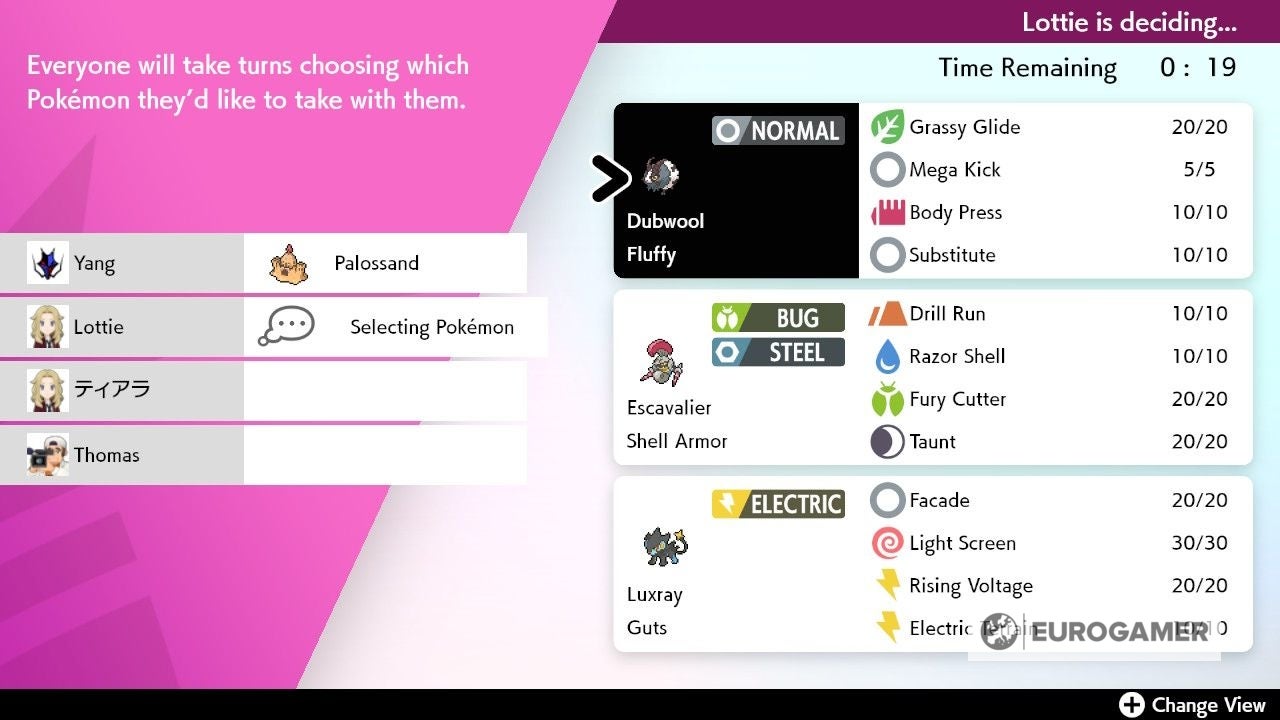Expand the Luxray entry card
Image resolution: width=1280 pixels, height=720 pixels.
[735, 565]
